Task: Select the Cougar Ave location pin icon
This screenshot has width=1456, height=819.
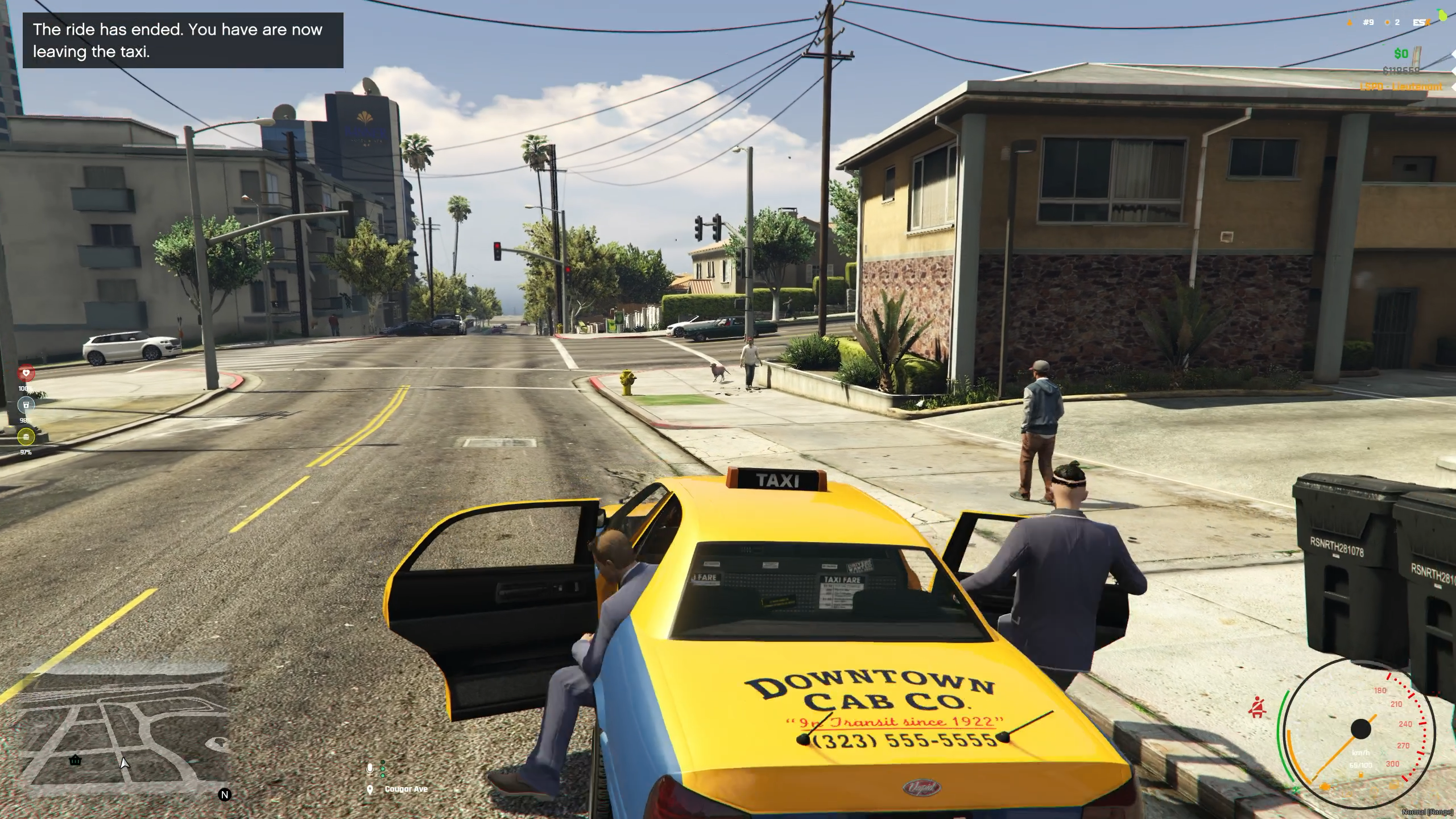Action: click(370, 790)
